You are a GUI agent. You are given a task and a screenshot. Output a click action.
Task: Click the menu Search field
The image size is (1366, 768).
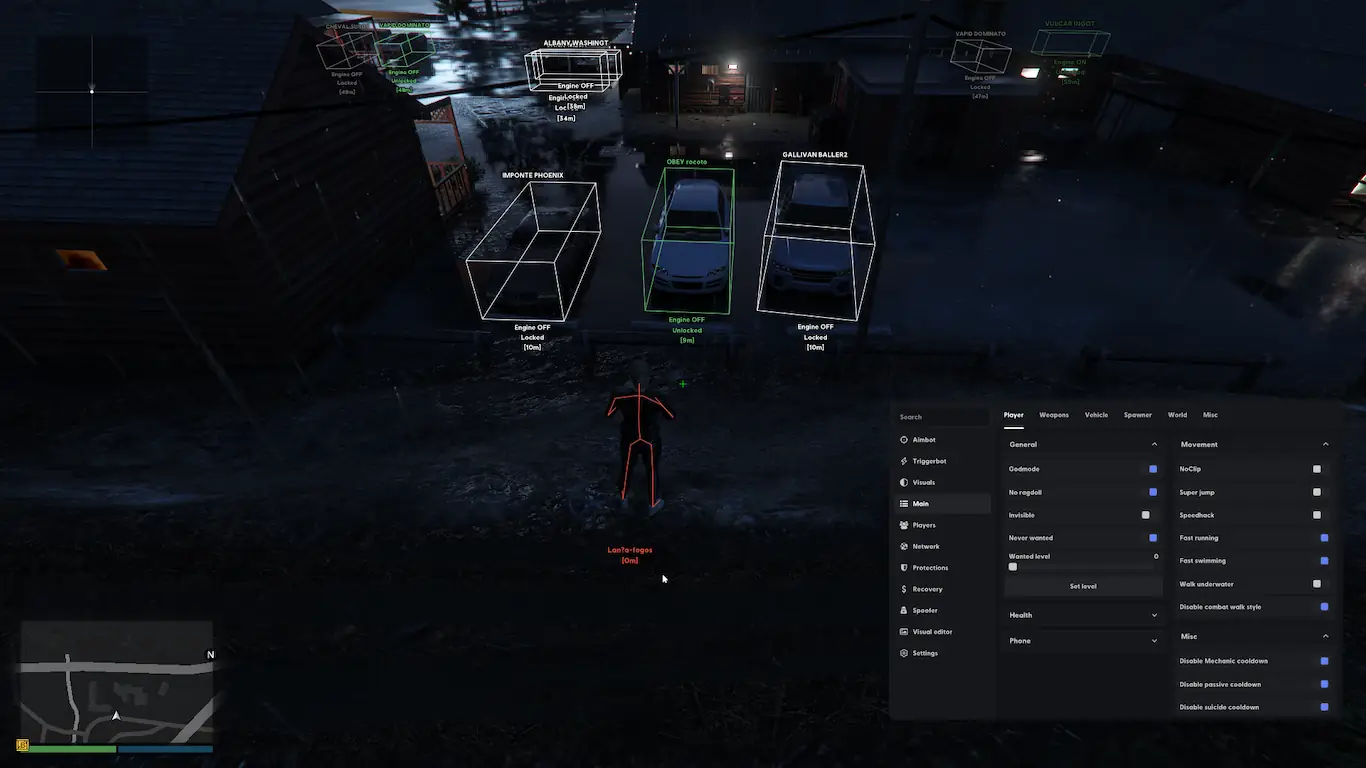click(942, 417)
